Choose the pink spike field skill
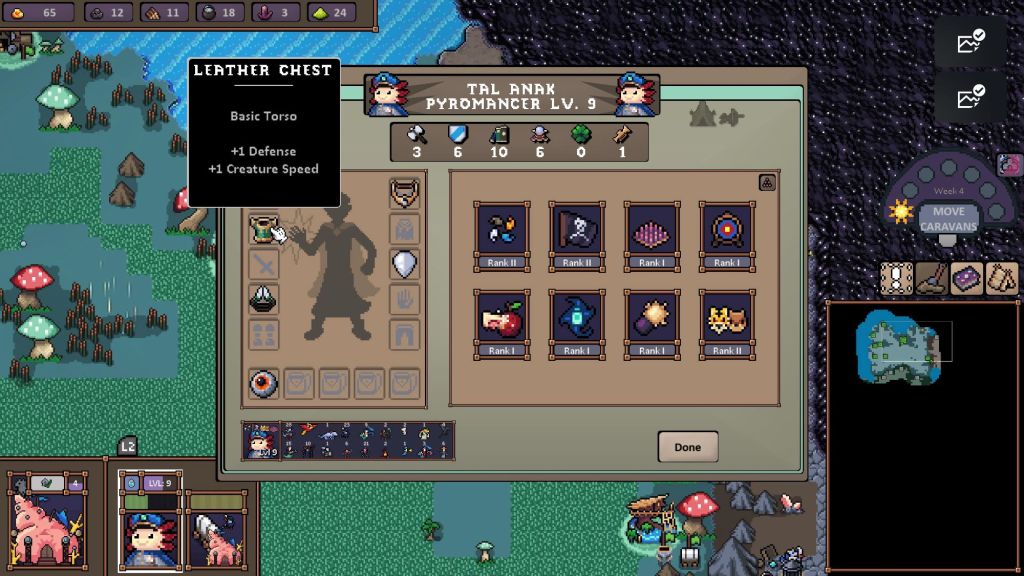 click(x=652, y=228)
